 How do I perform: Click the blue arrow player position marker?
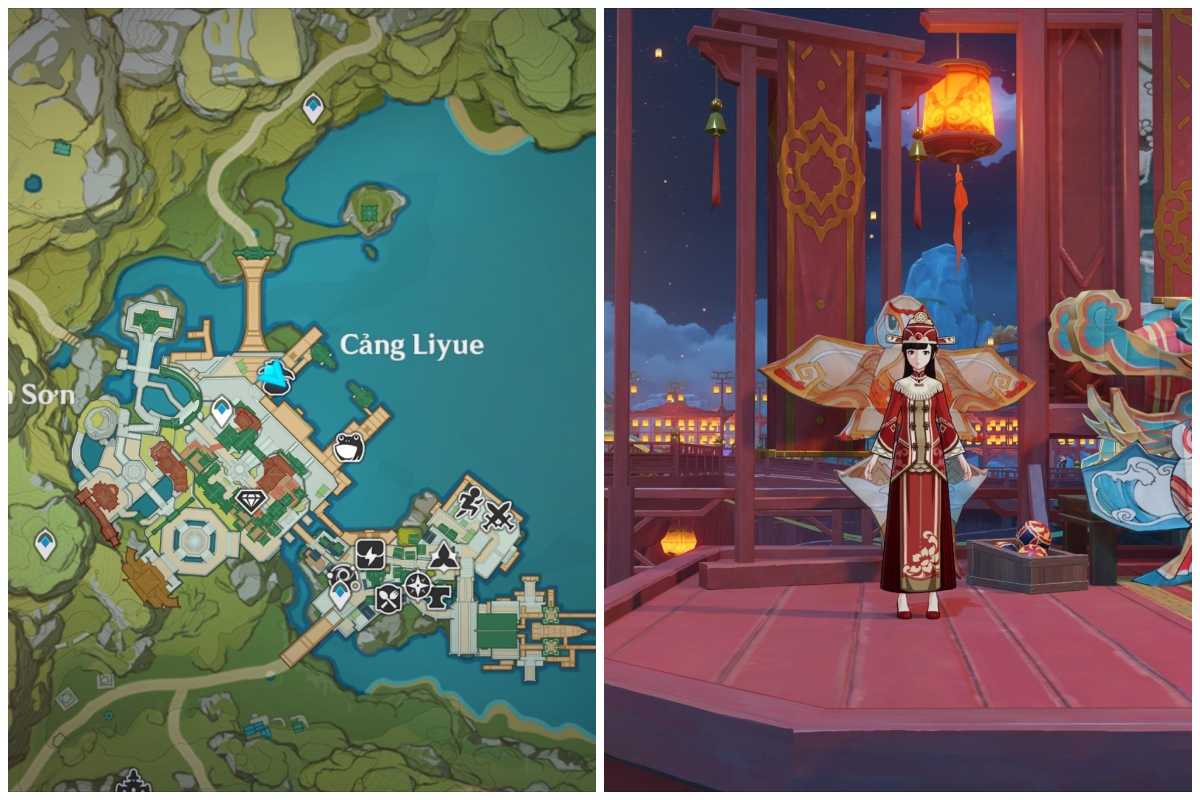point(274,377)
